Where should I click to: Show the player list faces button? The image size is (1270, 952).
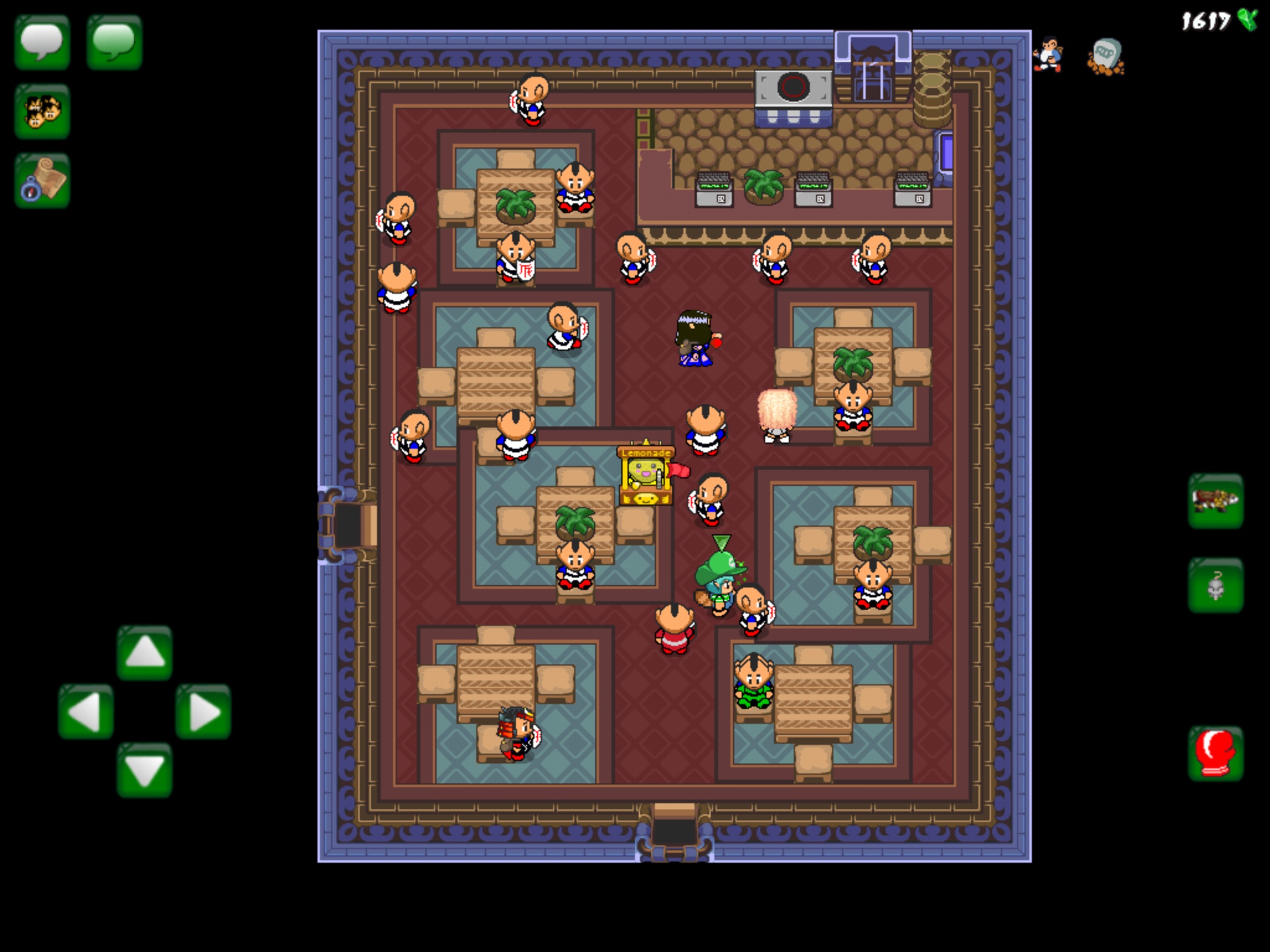42,112
